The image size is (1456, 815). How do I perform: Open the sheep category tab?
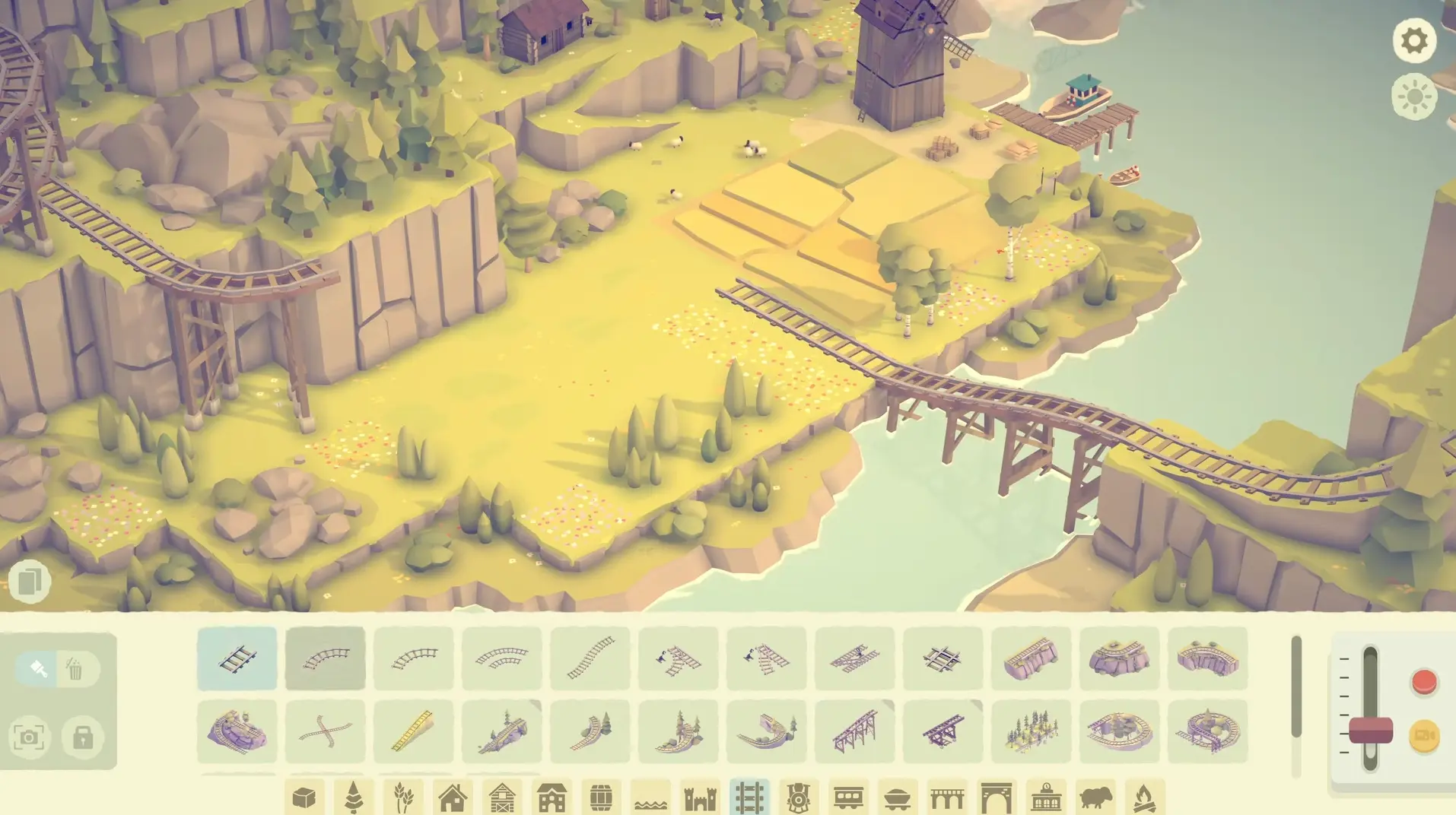(1096, 798)
